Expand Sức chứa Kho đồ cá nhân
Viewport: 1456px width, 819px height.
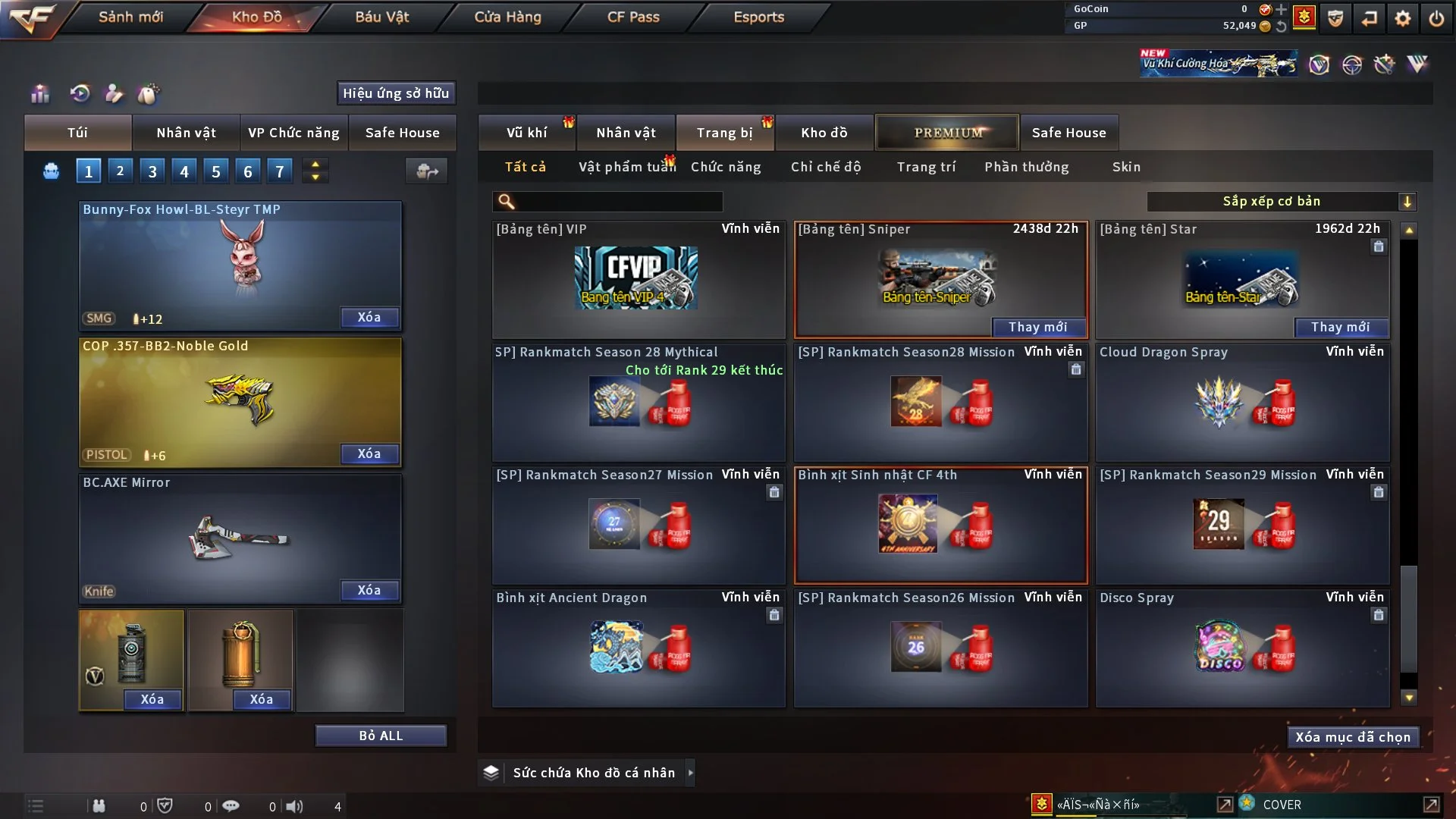(690, 773)
